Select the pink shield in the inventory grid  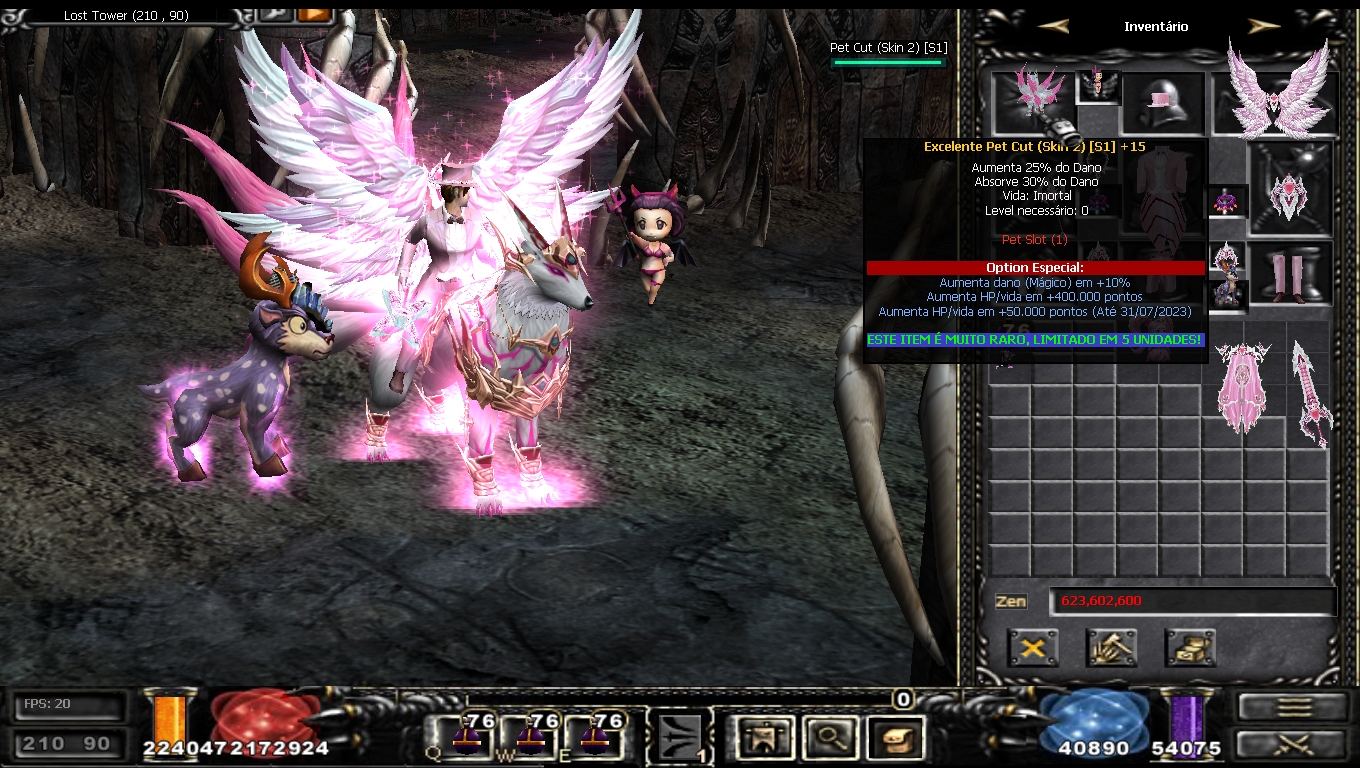1242,386
